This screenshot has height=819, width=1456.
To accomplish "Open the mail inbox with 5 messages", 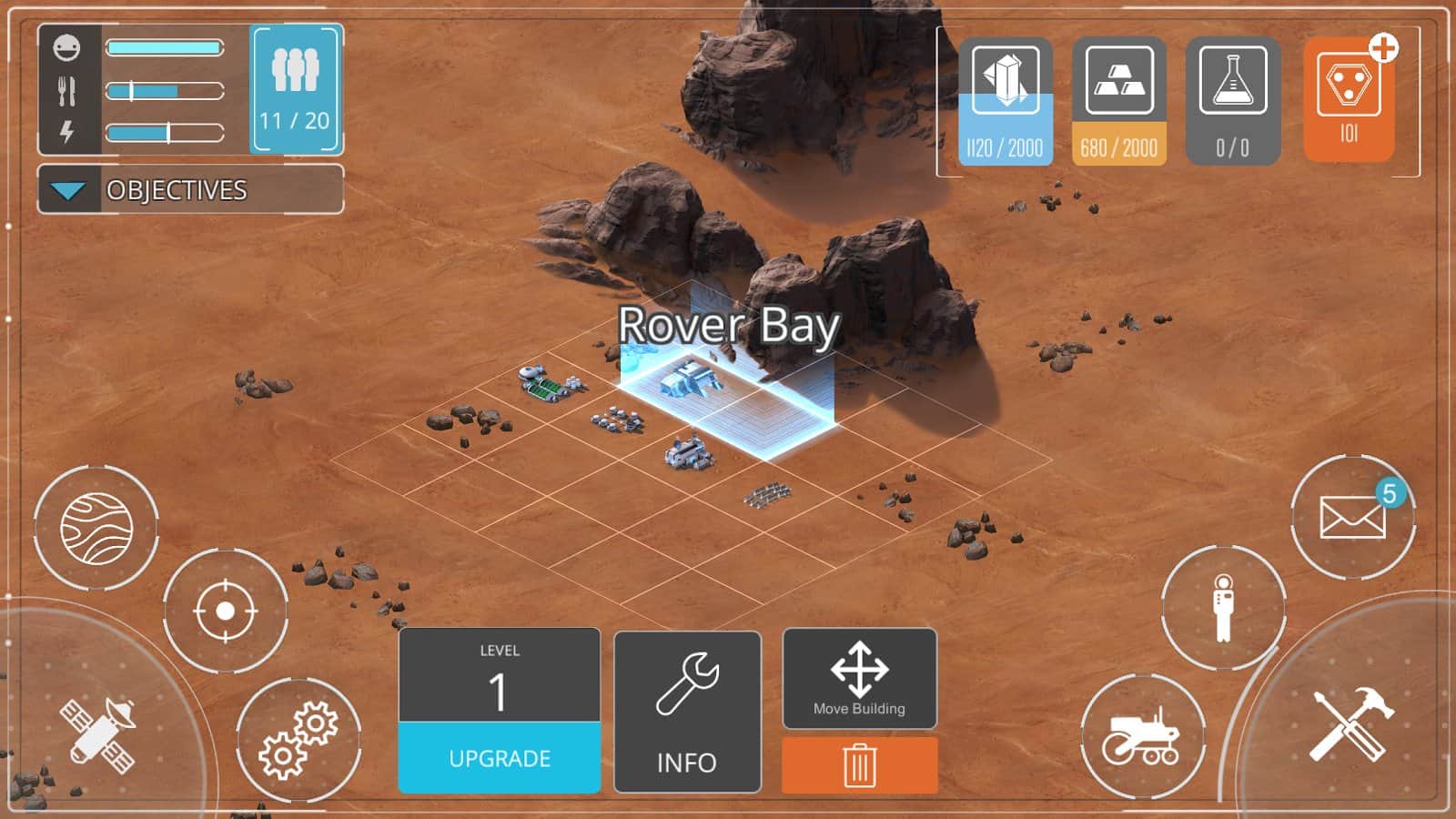I will pyautogui.click(x=1356, y=519).
